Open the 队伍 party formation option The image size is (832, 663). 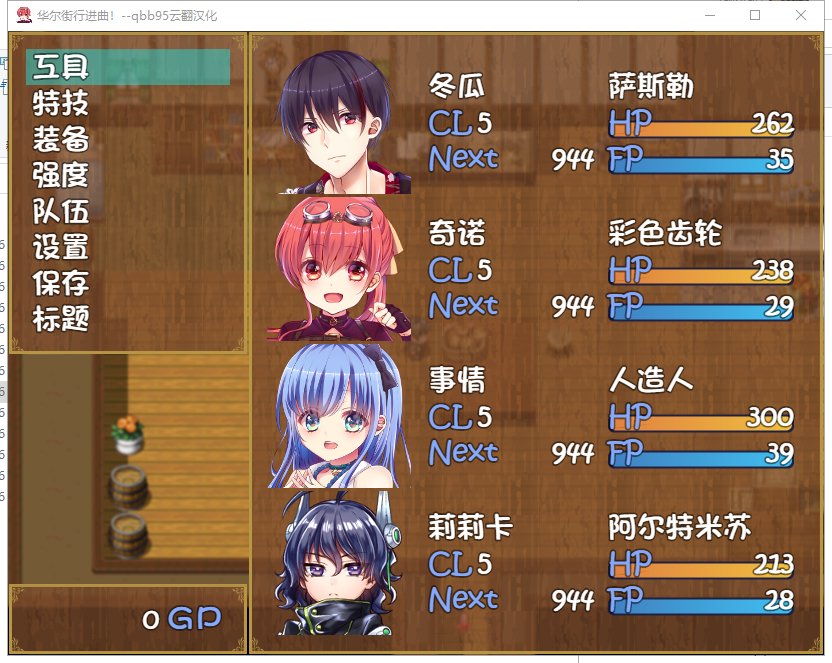point(62,211)
